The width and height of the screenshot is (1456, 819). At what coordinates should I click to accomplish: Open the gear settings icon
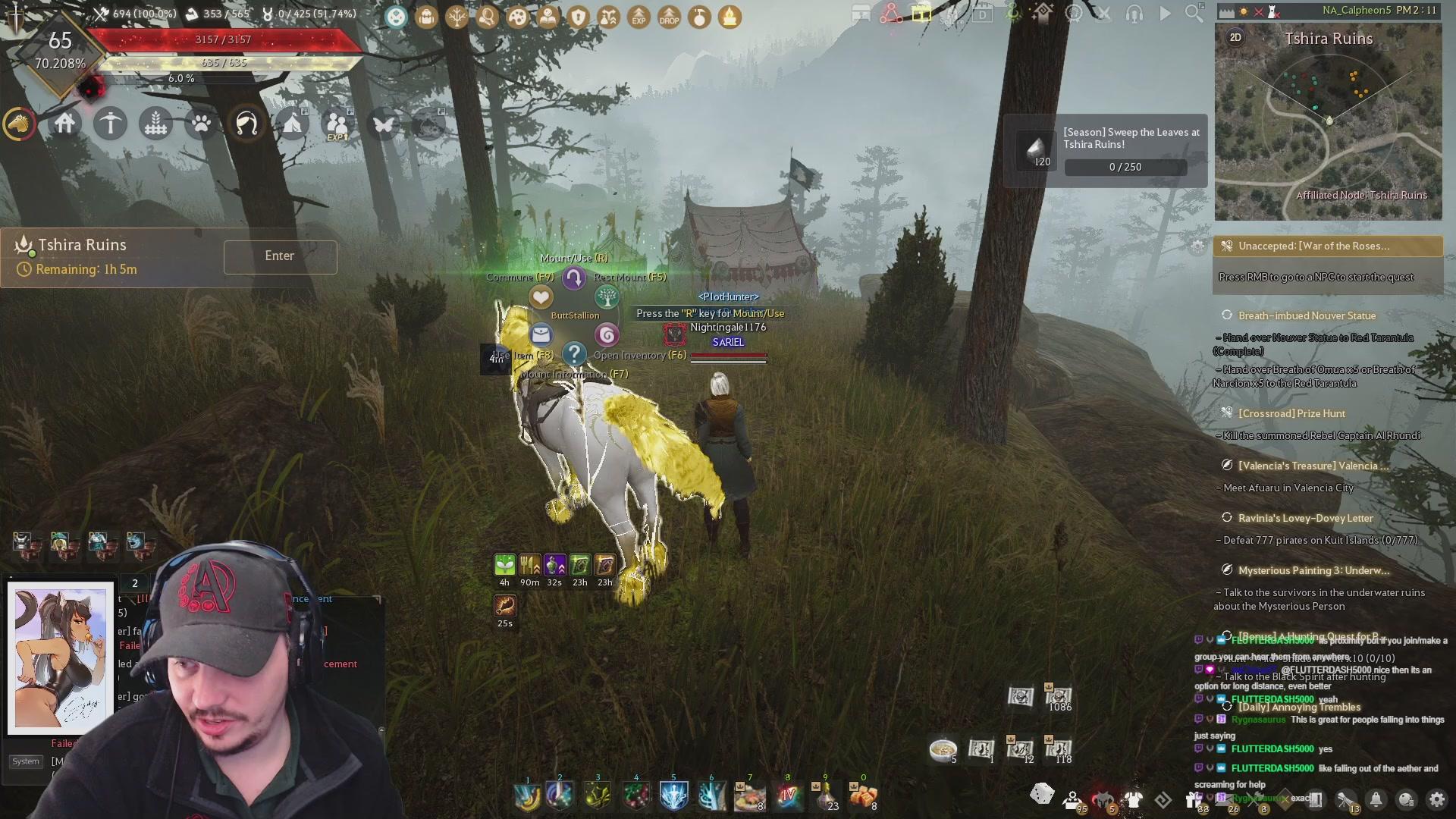1436,799
